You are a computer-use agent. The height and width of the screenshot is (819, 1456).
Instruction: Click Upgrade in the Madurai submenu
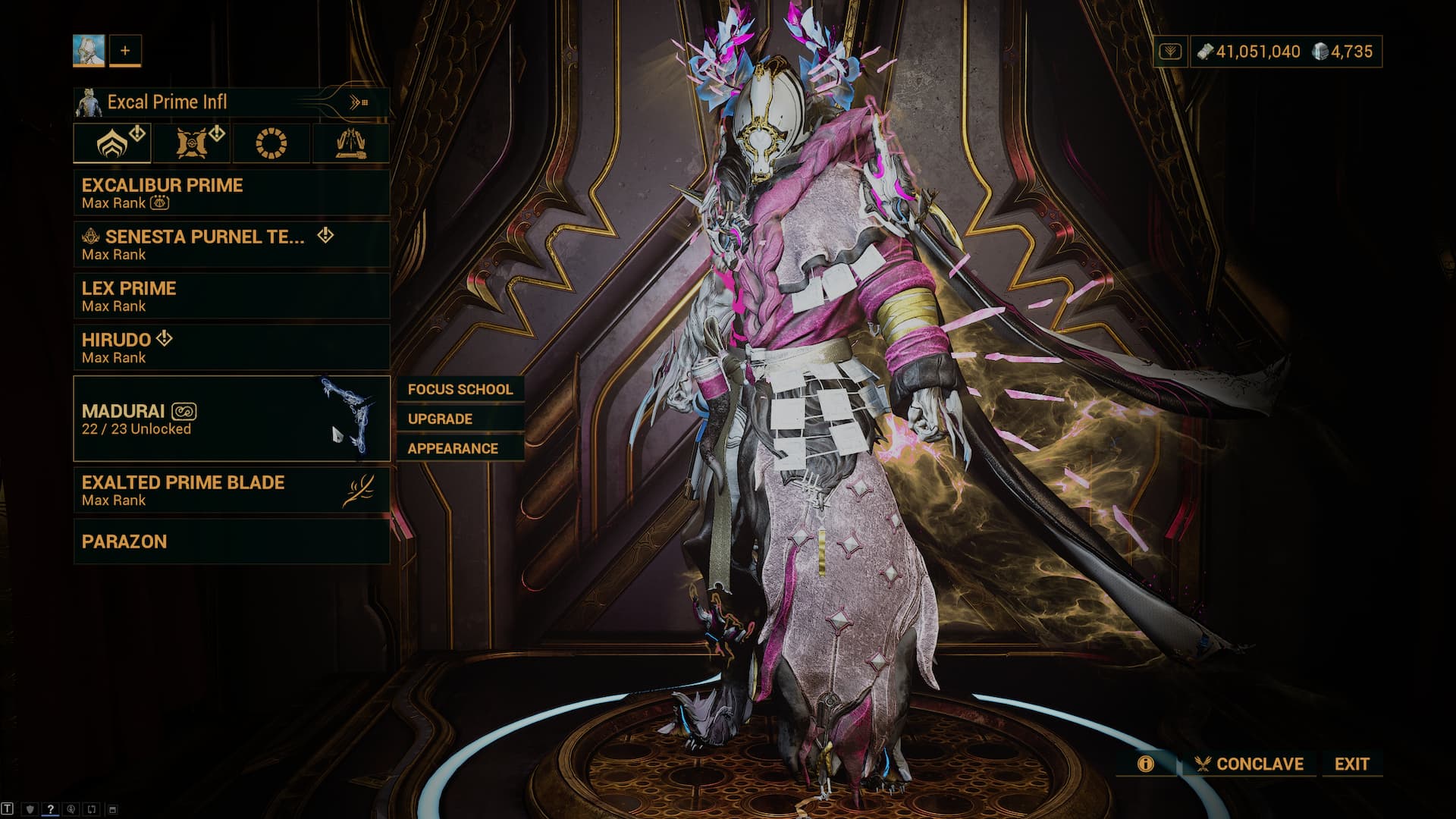[x=460, y=419]
